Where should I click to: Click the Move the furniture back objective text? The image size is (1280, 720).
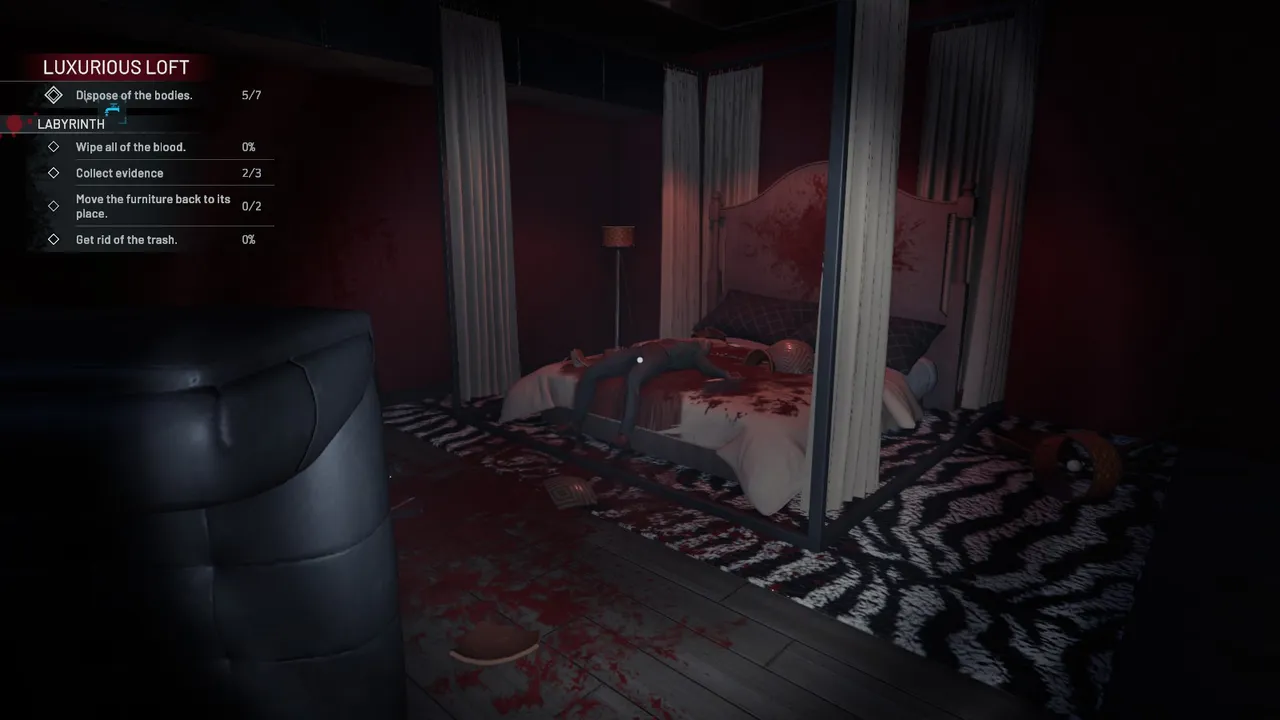153,206
